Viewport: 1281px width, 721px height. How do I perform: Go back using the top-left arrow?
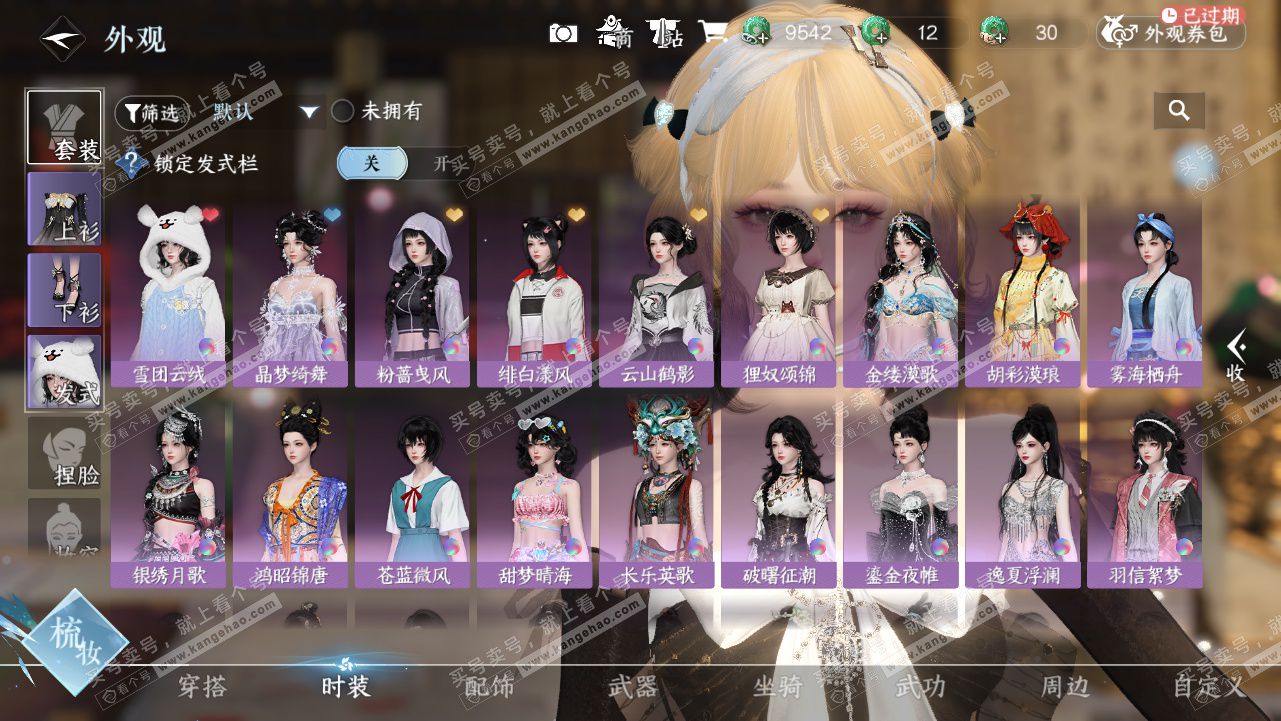61,39
